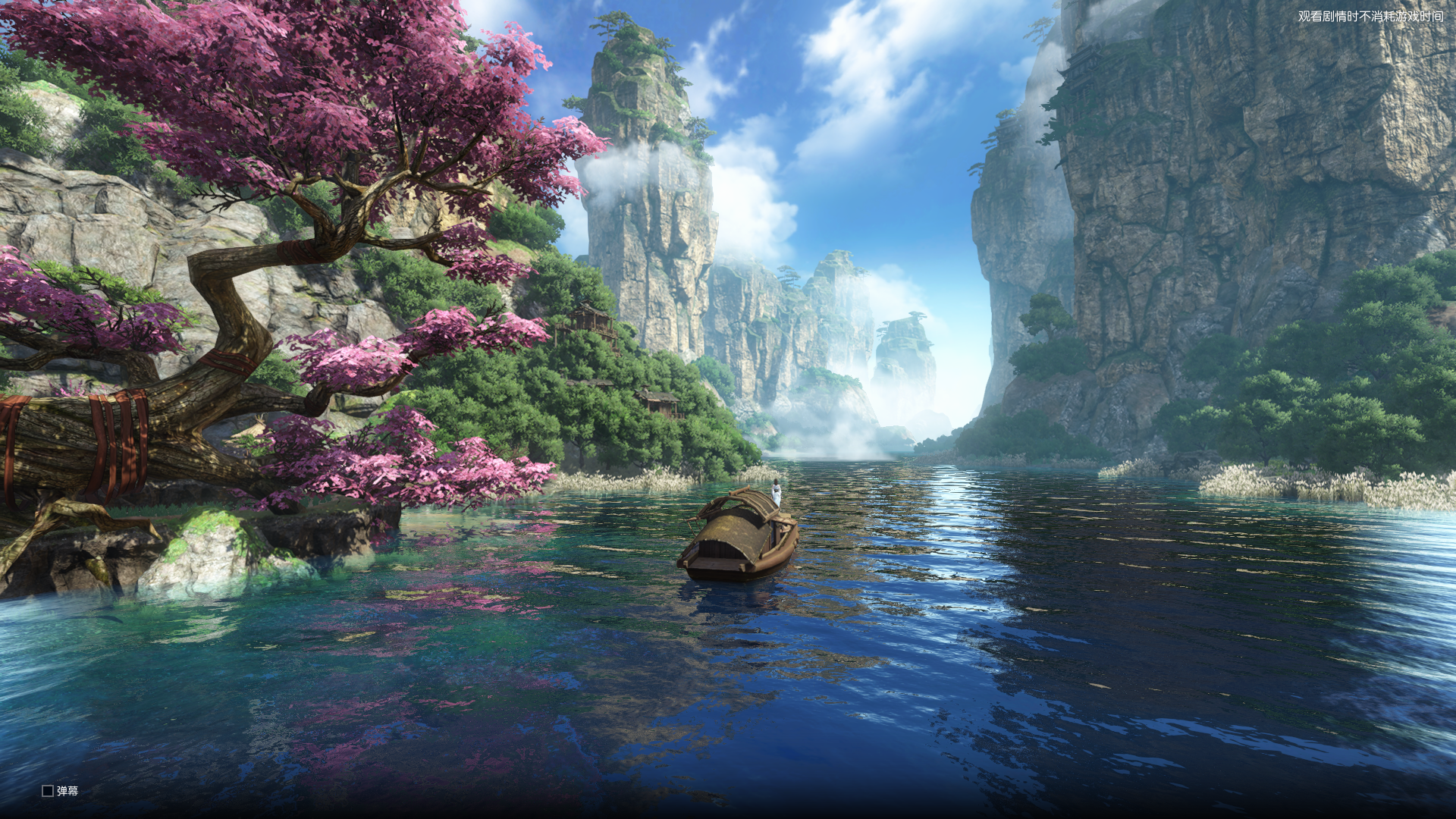Toggle the 弹幕 danmaku checkbox
The width and height of the screenshot is (1456, 819).
(x=48, y=791)
